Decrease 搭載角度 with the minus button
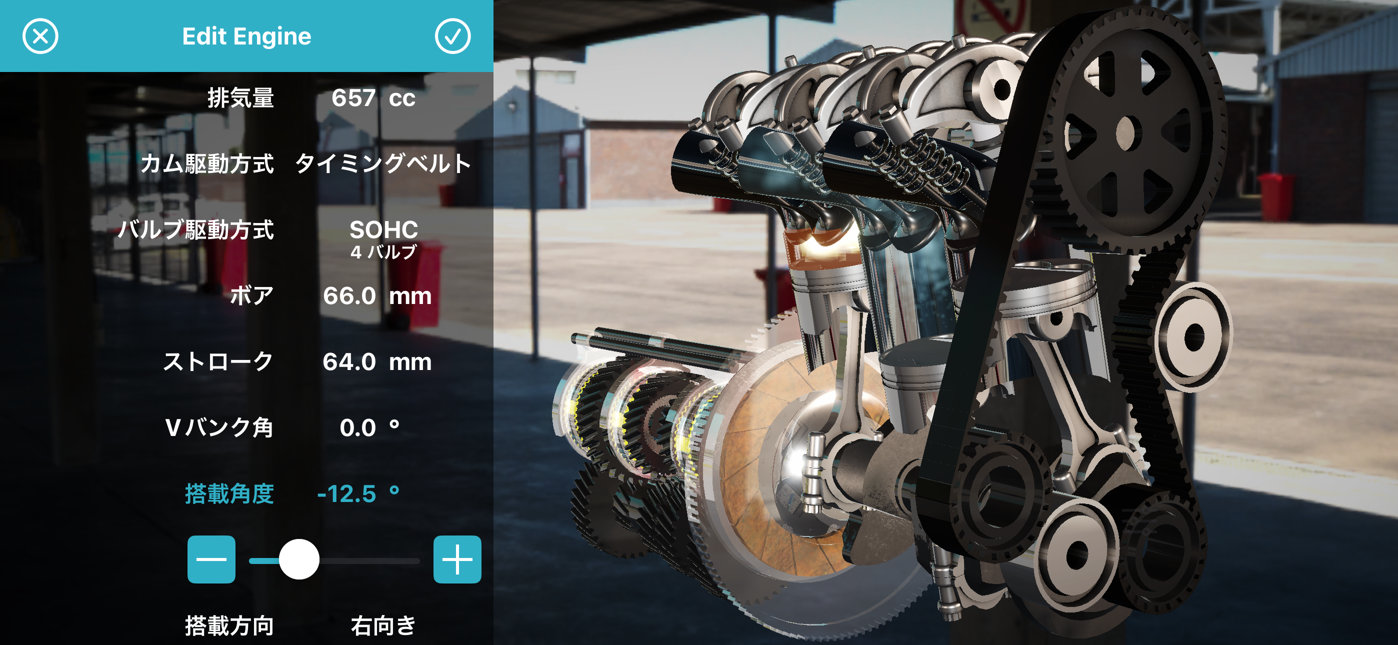 212,560
